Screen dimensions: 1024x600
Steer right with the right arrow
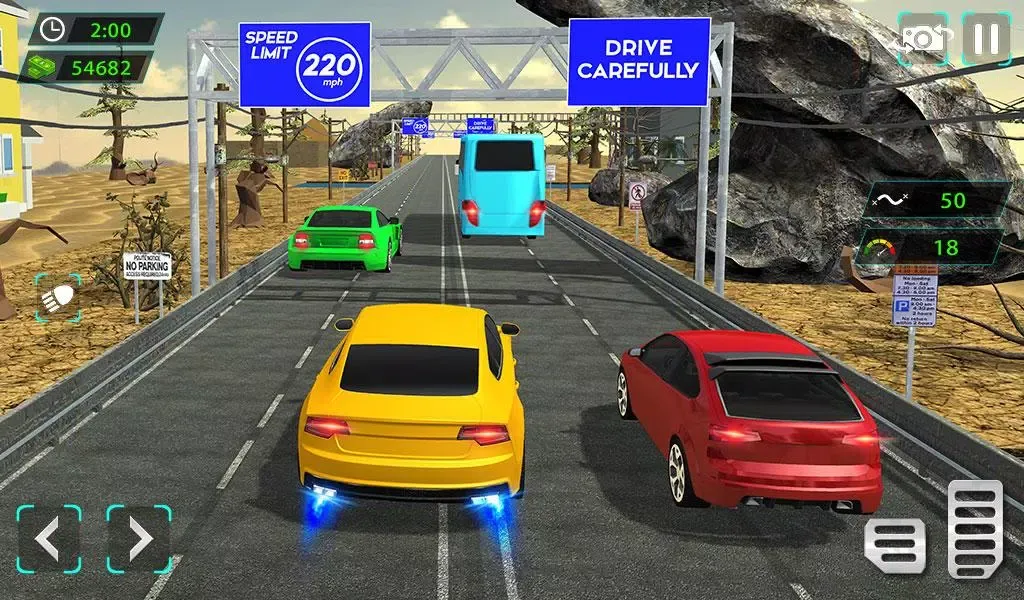tap(139, 539)
